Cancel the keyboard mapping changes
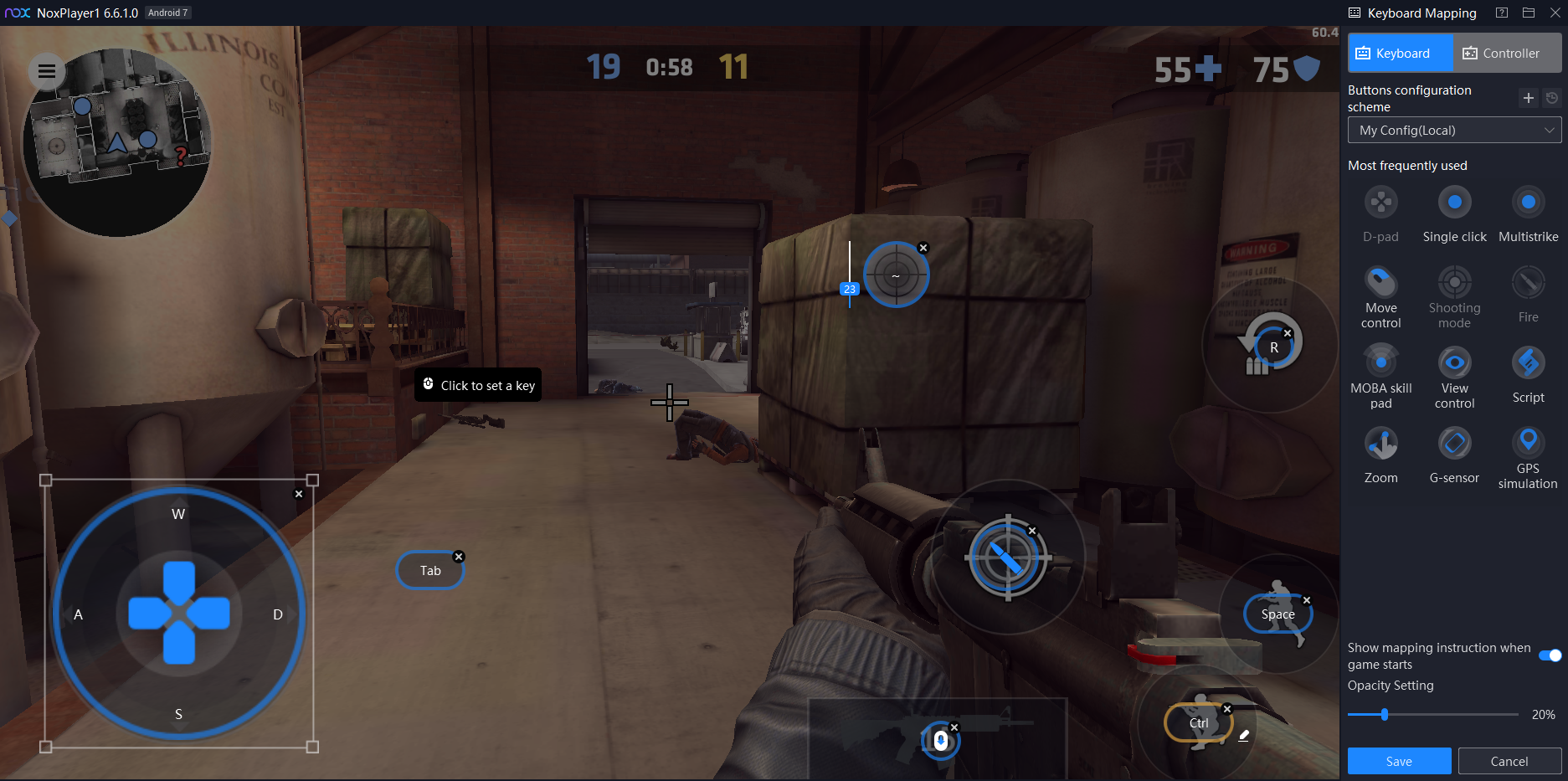 tap(1509, 761)
